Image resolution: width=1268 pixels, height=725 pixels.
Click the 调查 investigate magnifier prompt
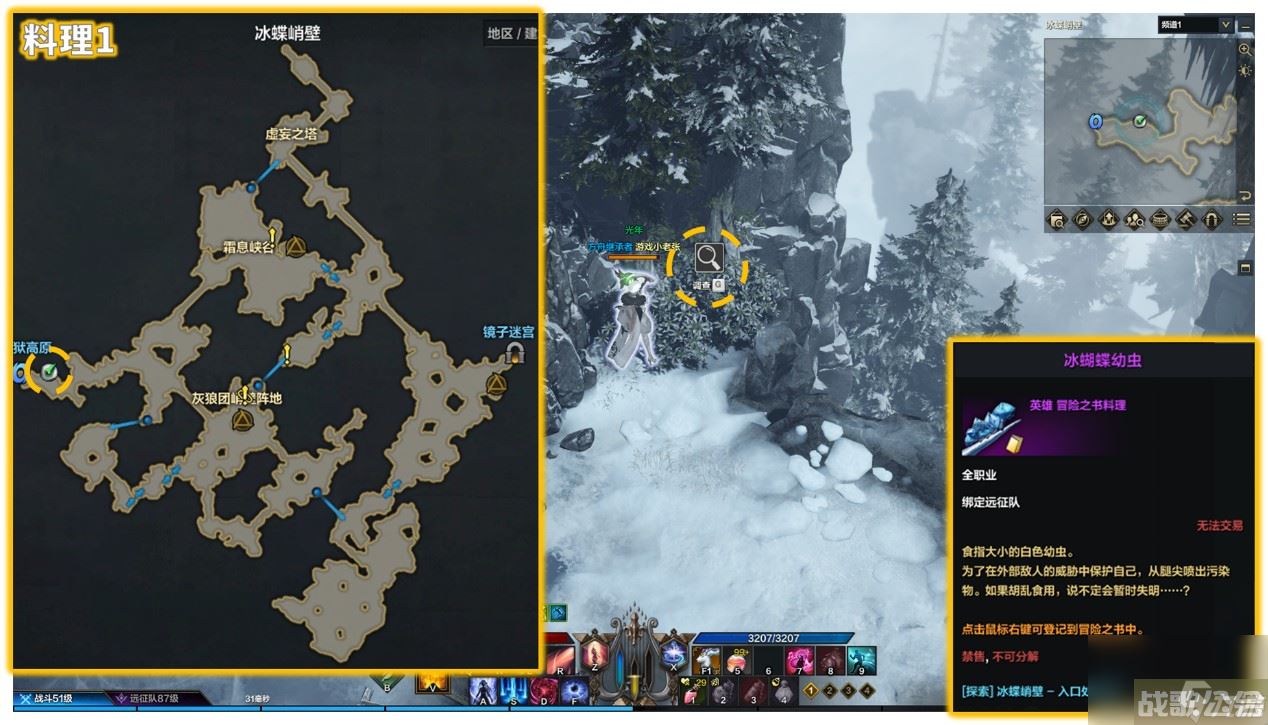point(709,259)
